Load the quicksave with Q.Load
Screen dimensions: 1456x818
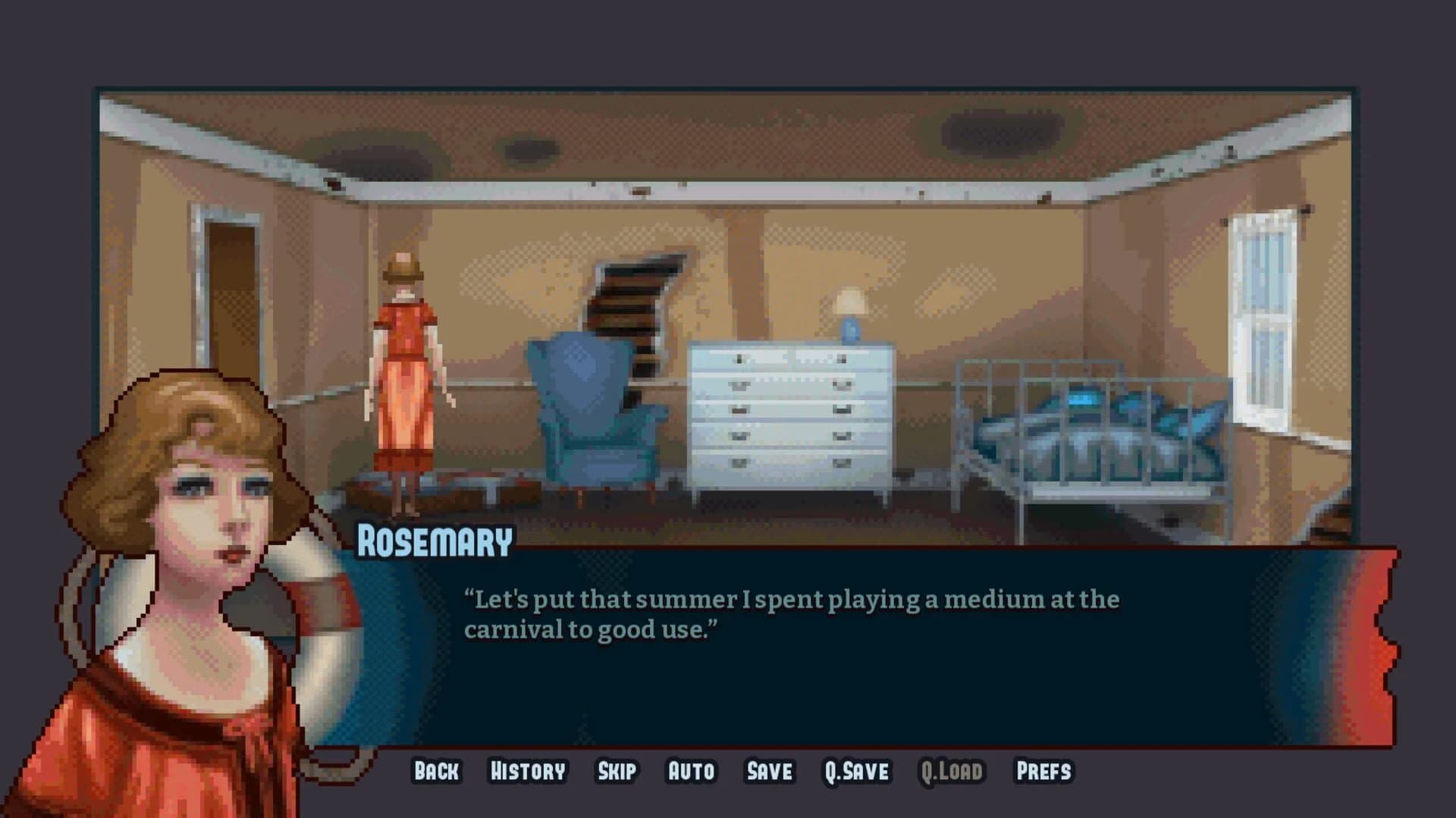(x=951, y=771)
